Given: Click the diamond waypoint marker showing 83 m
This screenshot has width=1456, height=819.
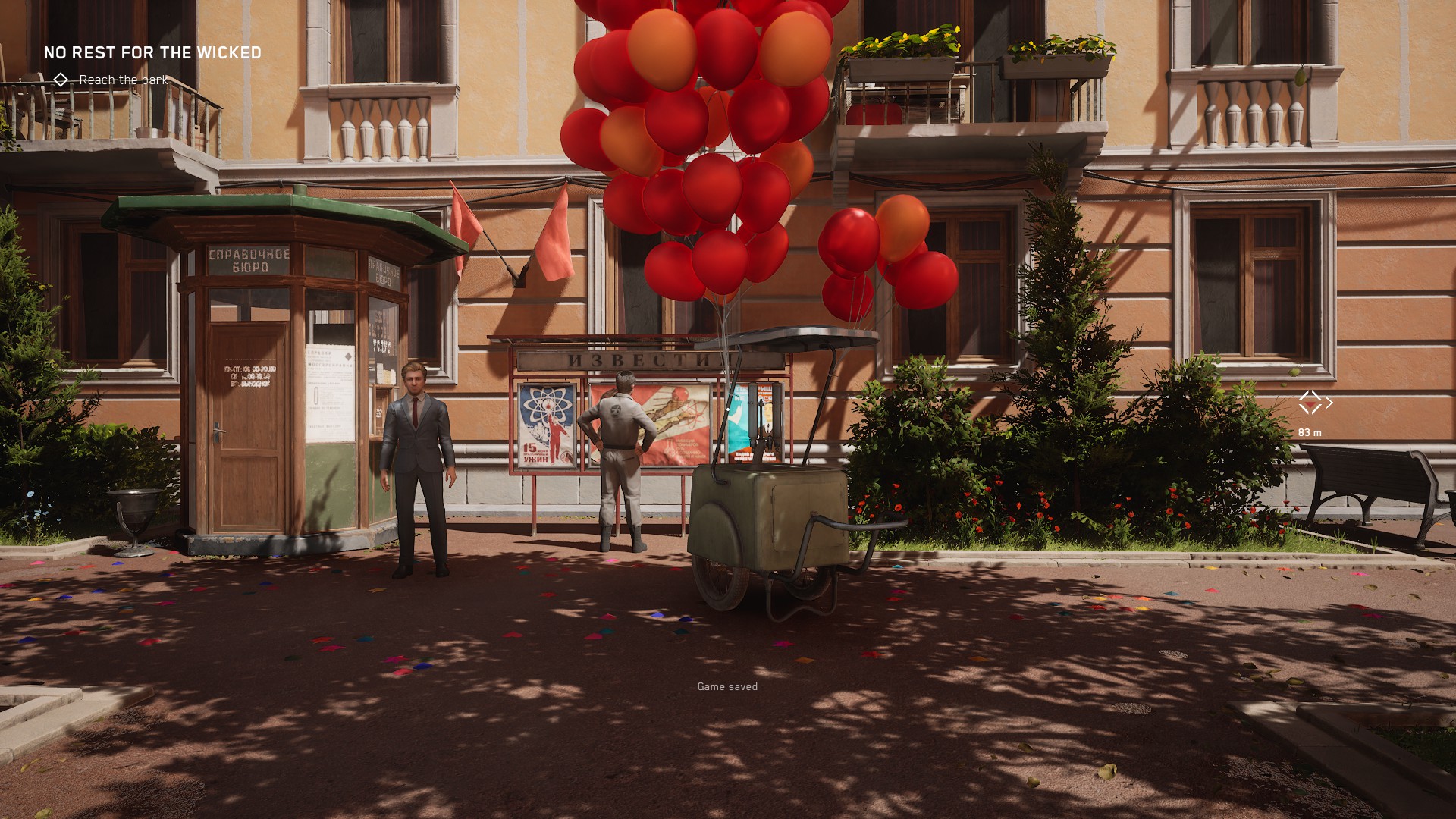Looking at the screenshot, I should (1310, 403).
